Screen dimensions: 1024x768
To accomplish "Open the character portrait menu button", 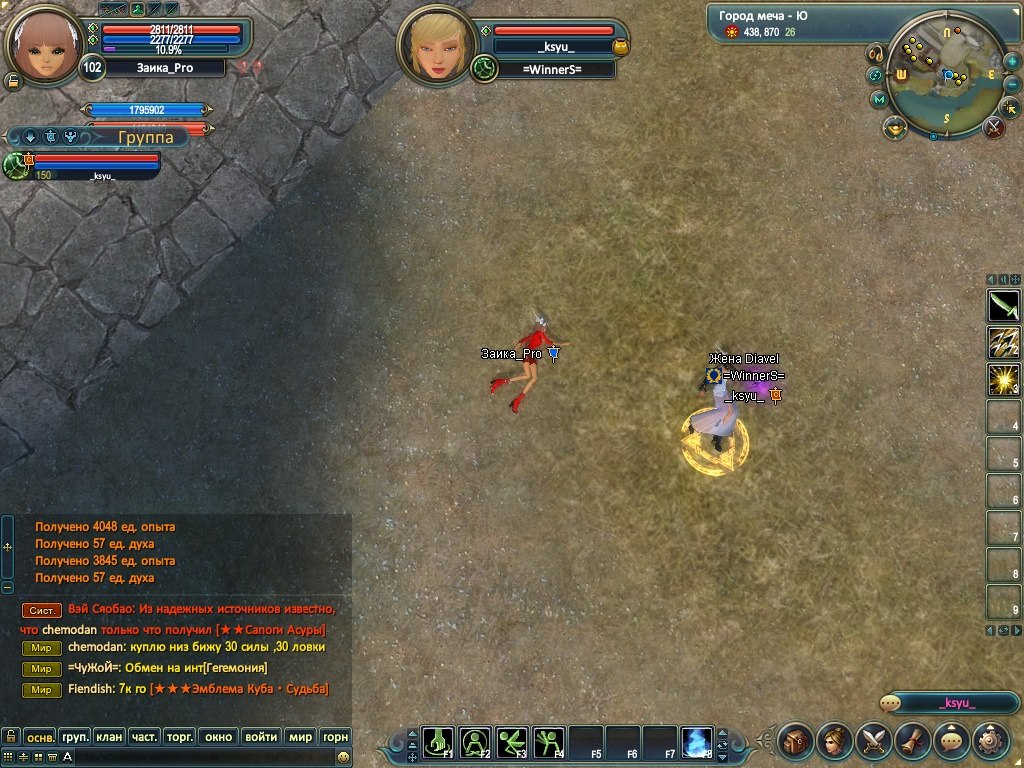I will click(x=835, y=741).
